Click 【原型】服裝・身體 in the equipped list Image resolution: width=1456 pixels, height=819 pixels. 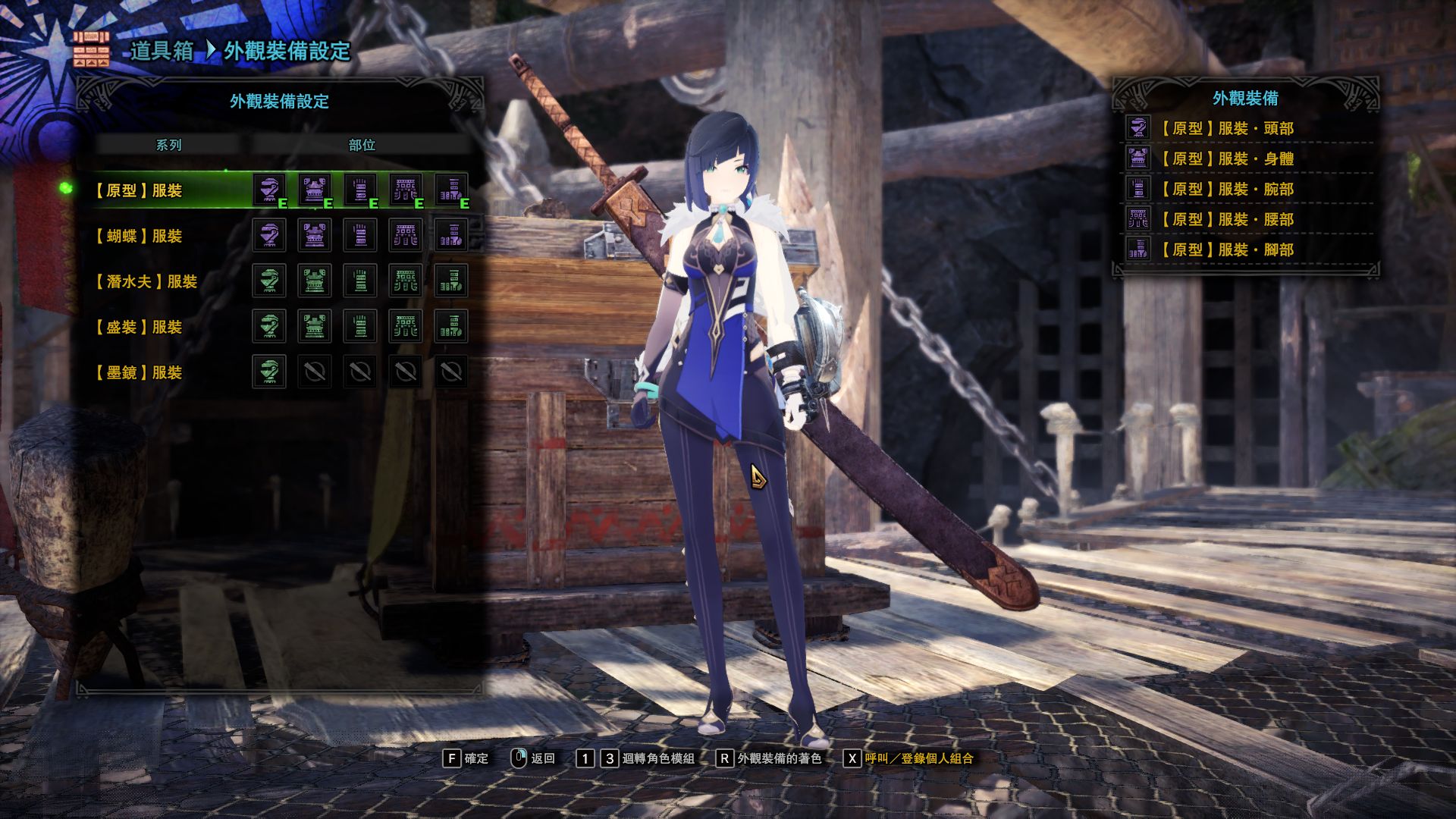pyautogui.click(x=1226, y=158)
